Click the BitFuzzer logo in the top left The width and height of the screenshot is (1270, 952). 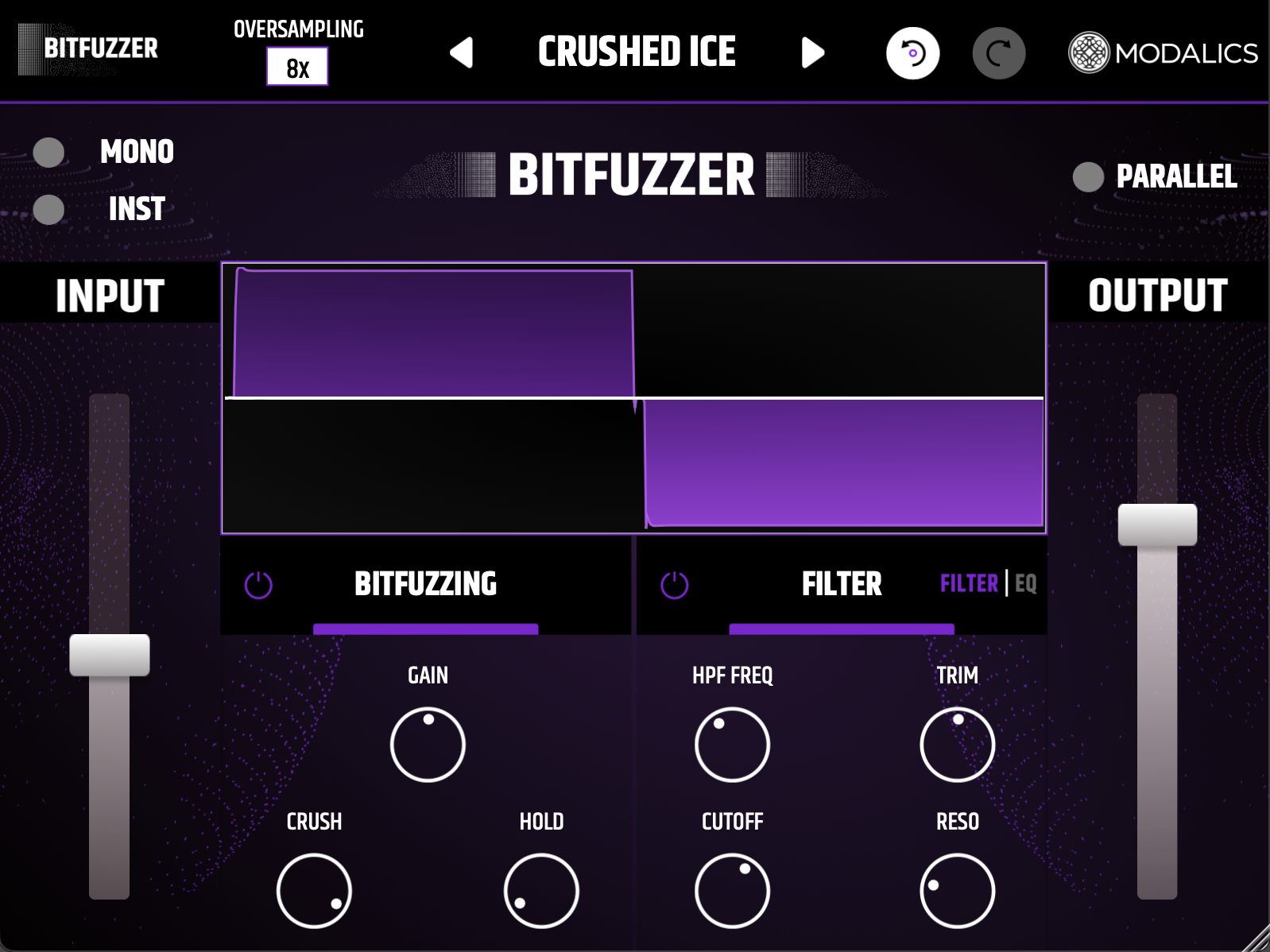click(x=87, y=48)
